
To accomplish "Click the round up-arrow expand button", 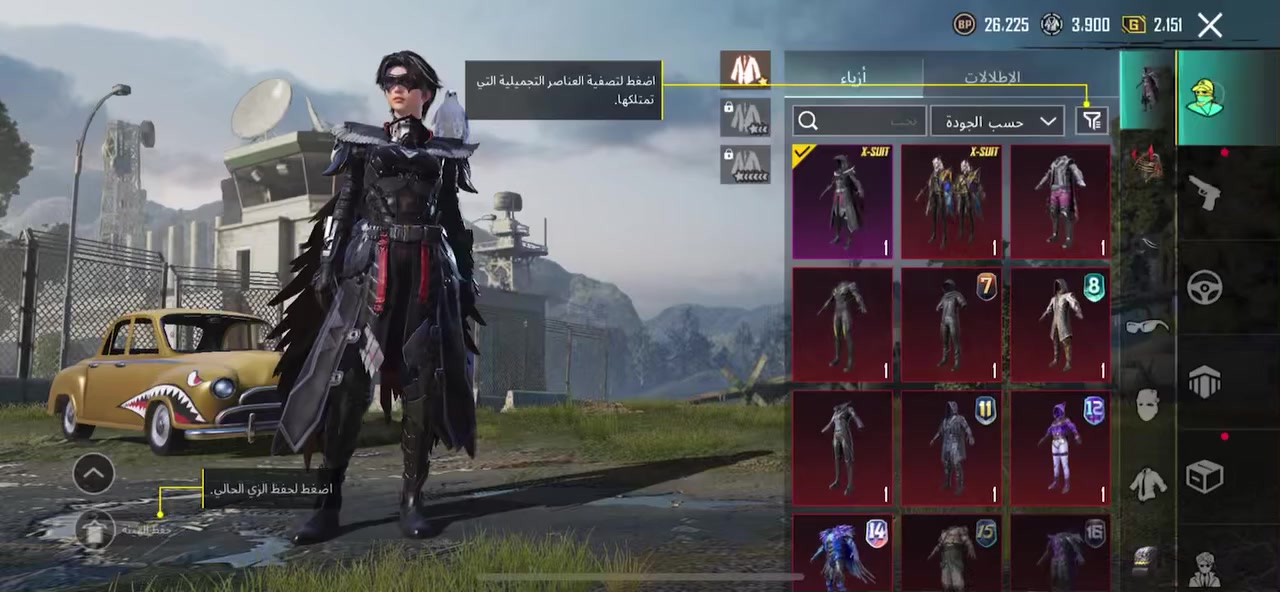I will click(x=93, y=473).
